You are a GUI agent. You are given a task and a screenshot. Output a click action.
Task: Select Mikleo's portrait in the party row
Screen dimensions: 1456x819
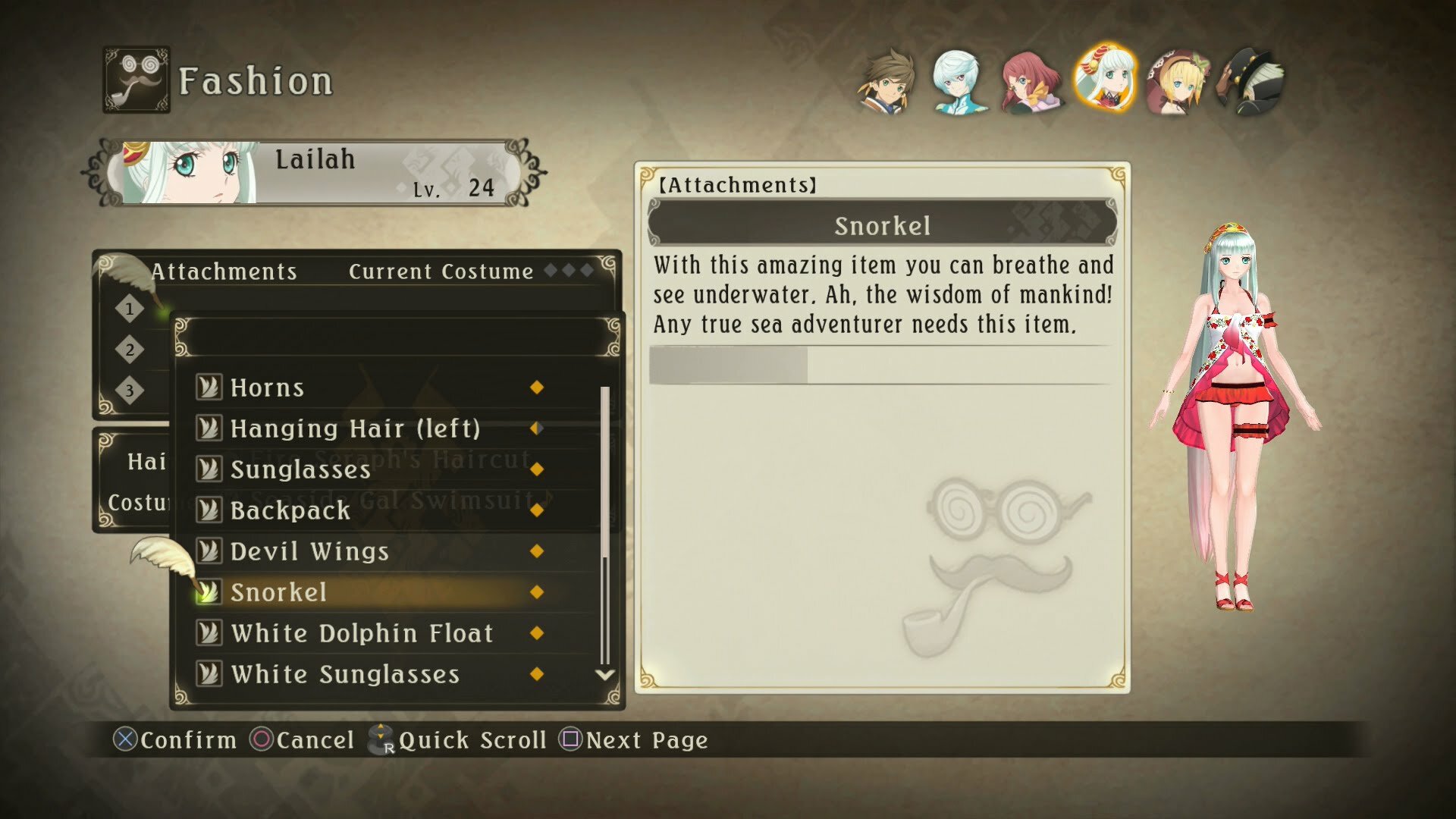click(x=959, y=82)
